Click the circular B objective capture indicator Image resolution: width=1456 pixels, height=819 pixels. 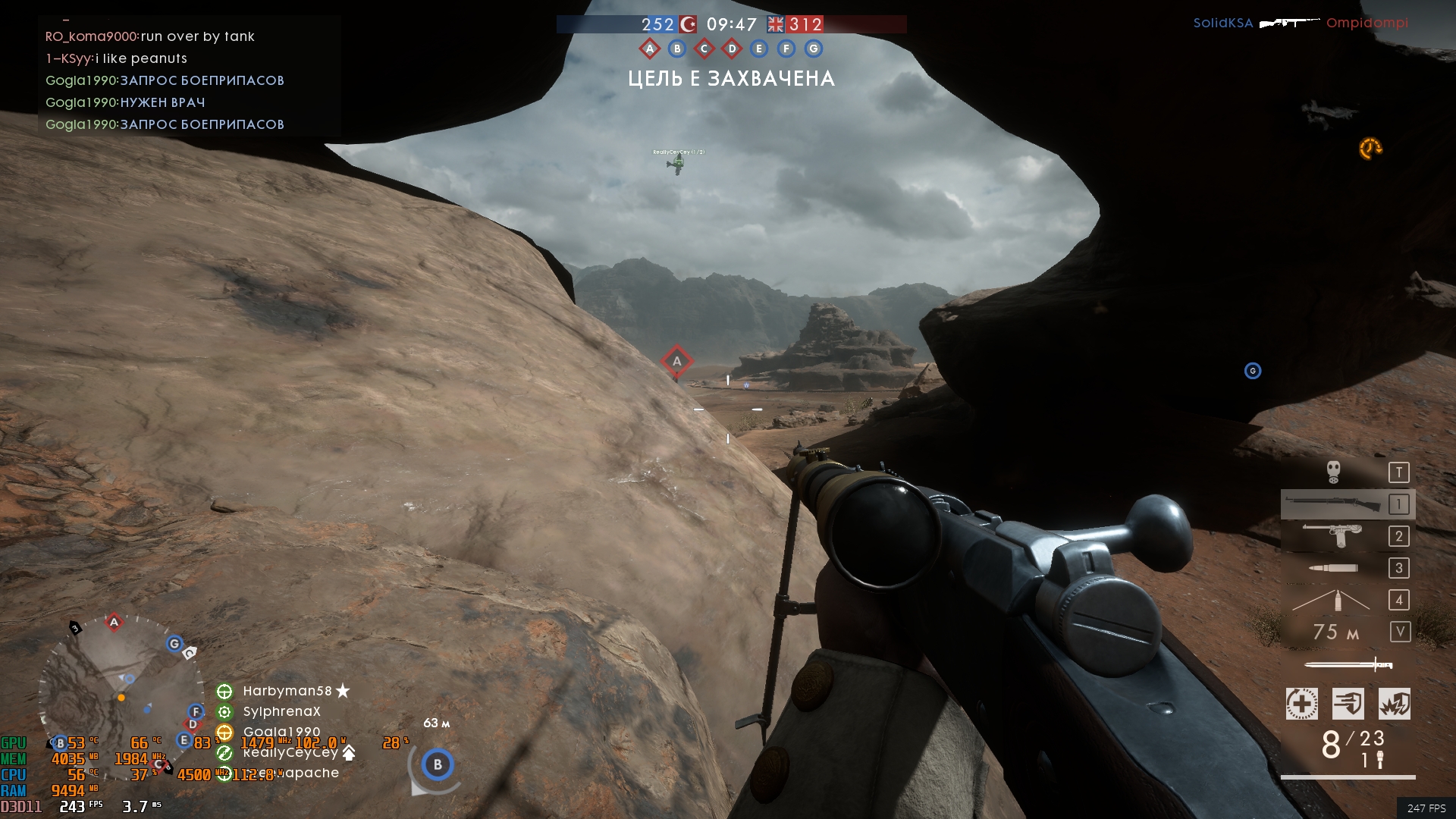[437, 764]
